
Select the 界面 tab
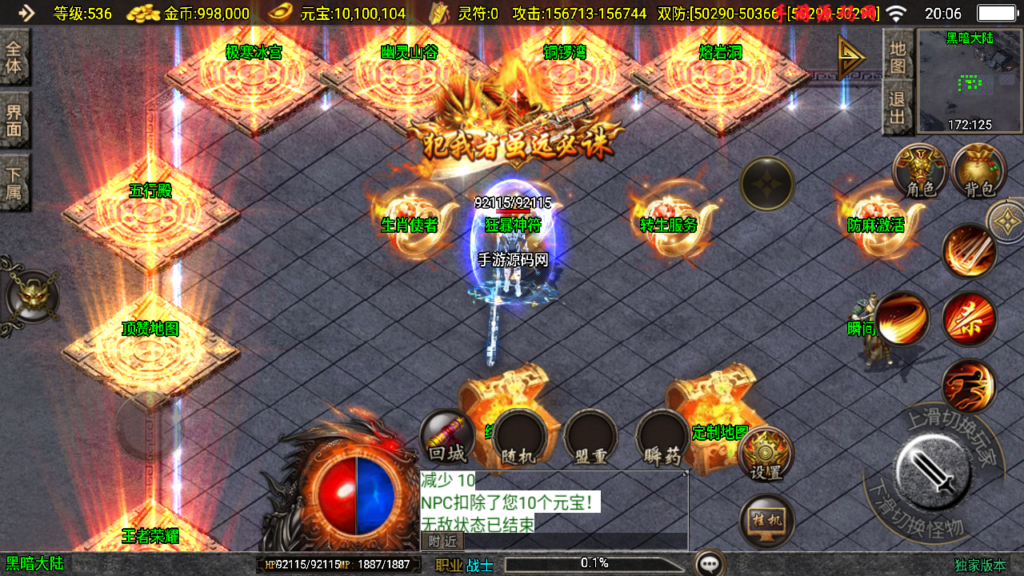15,119
